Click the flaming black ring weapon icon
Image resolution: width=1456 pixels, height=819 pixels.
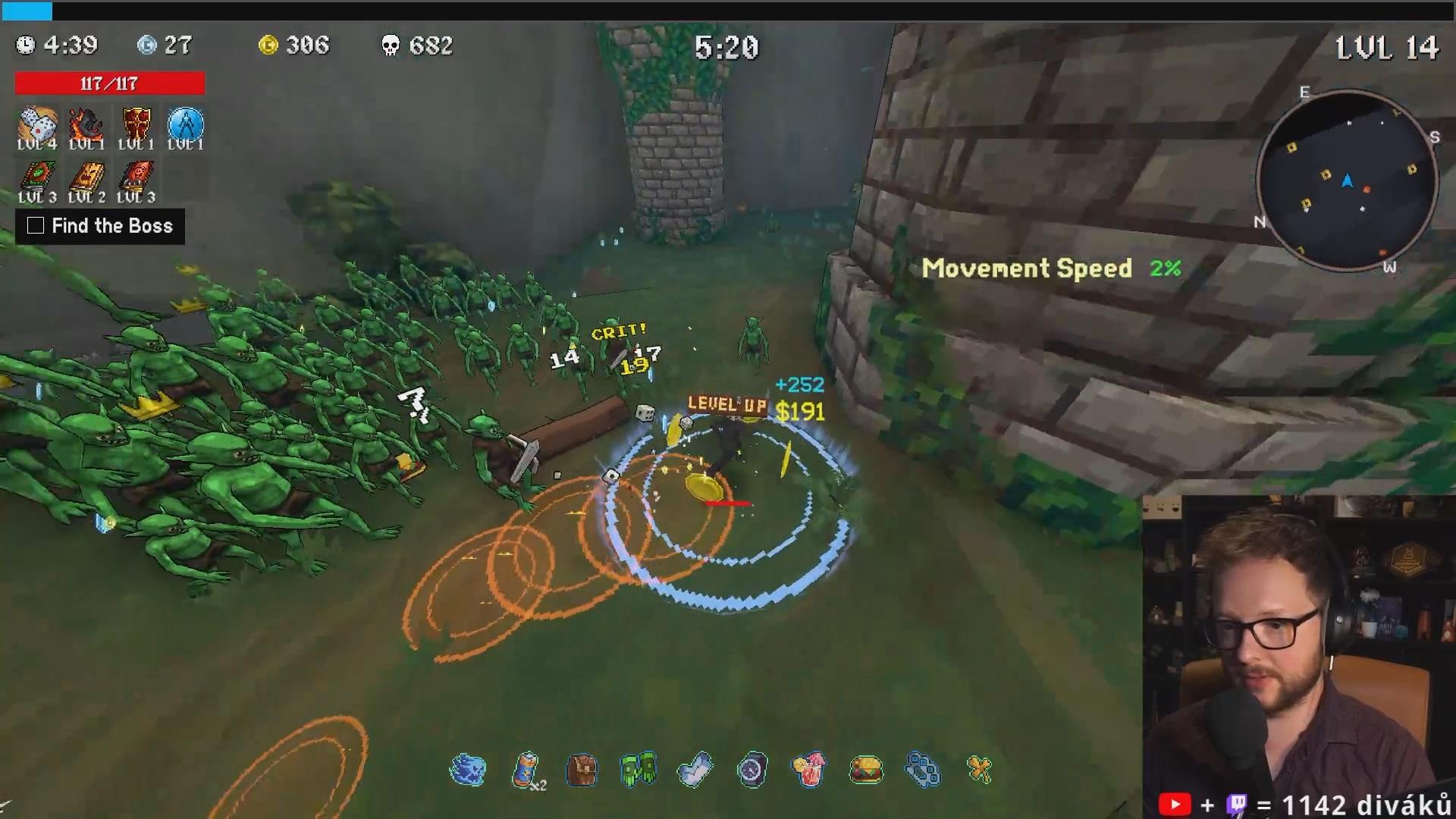pos(86,124)
